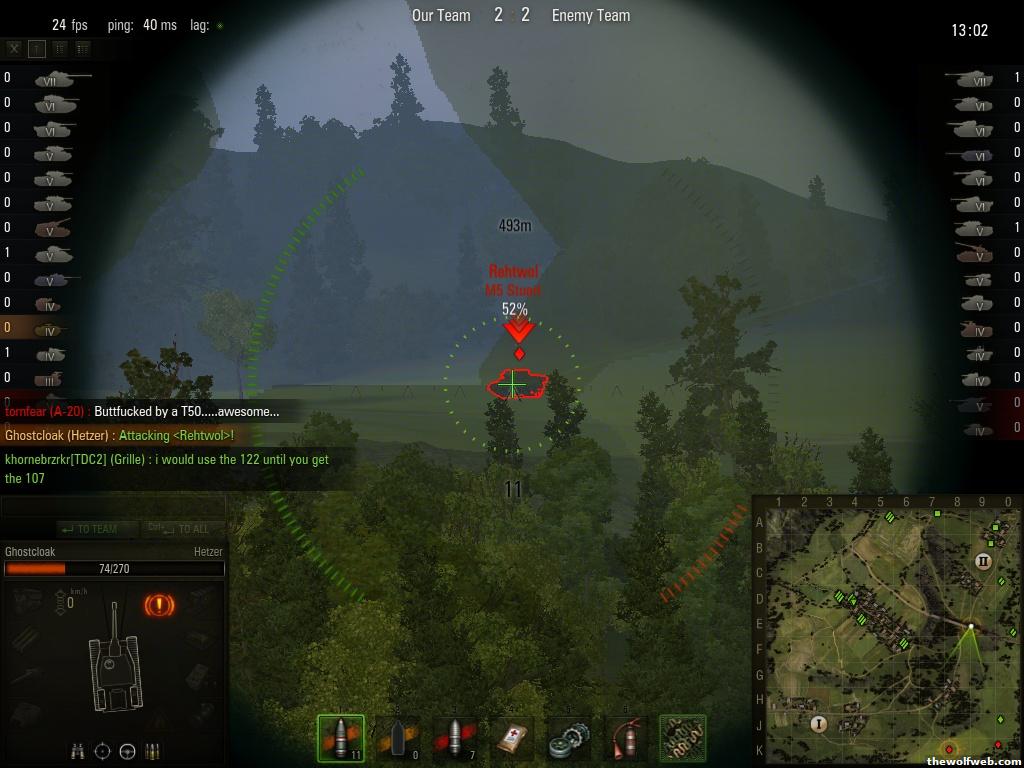1024x768 pixels.
Task: Open the battlefield minimap
Action: [x=887, y=631]
